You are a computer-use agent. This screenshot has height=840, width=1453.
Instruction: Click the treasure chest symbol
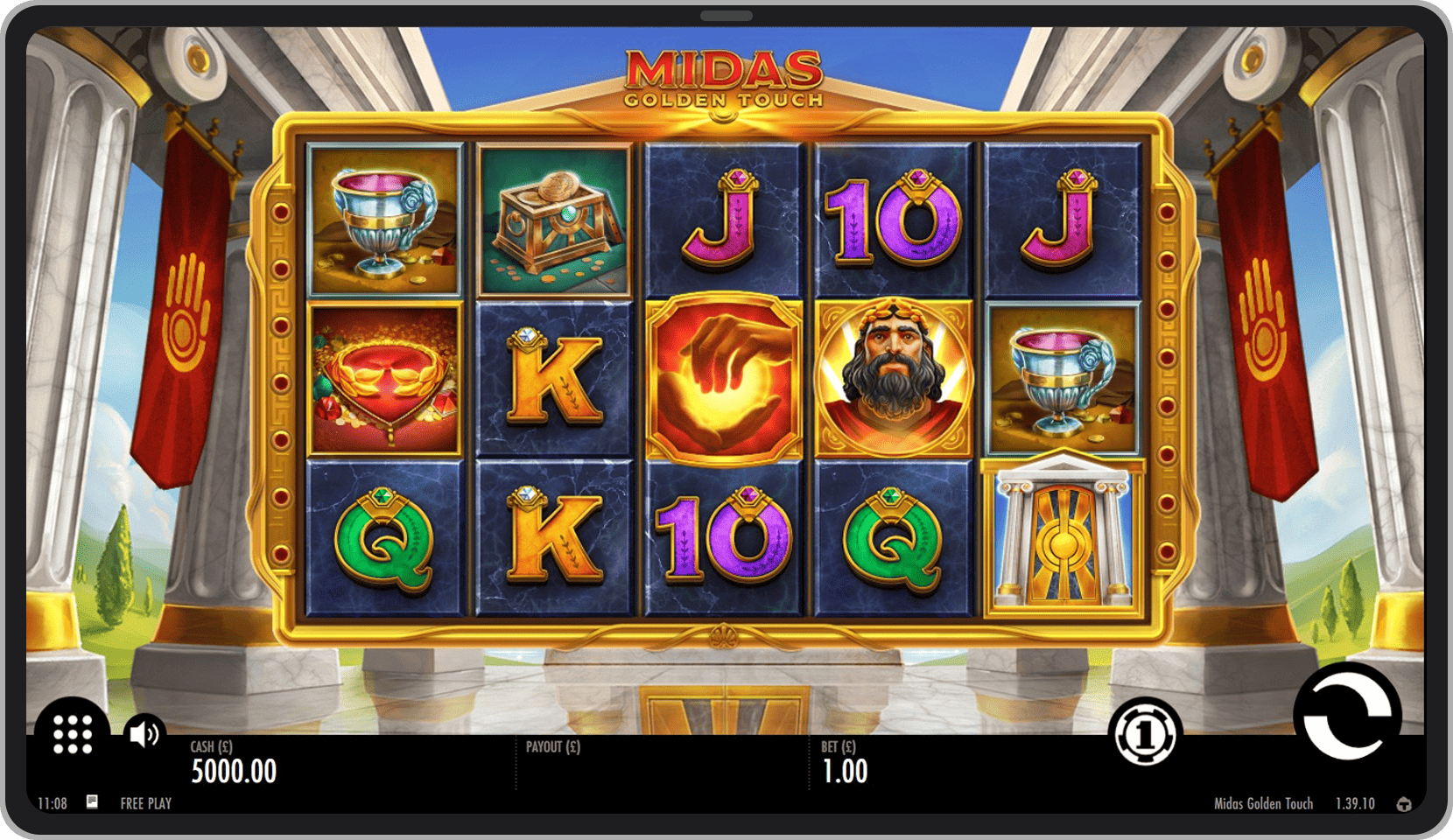553,219
